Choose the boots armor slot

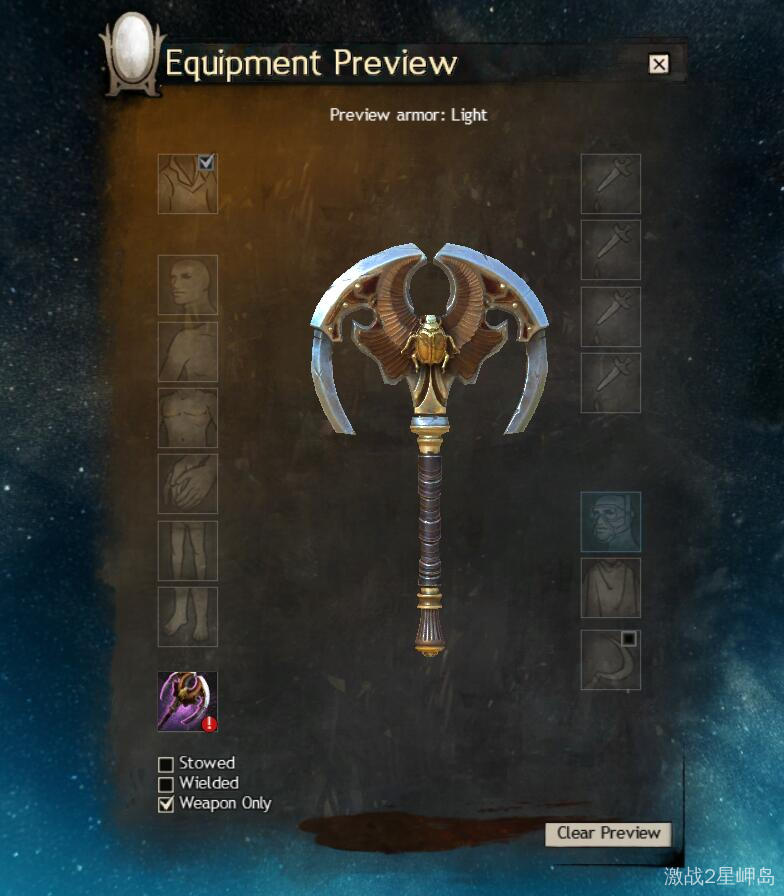tap(187, 616)
